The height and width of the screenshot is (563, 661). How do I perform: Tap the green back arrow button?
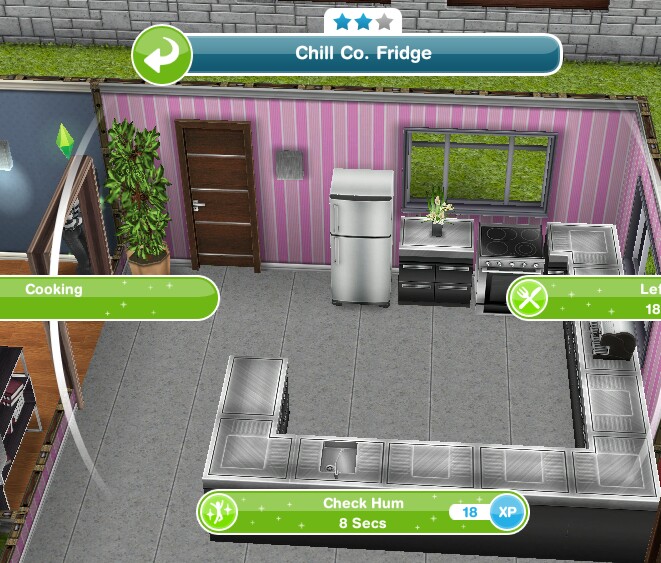click(x=160, y=56)
